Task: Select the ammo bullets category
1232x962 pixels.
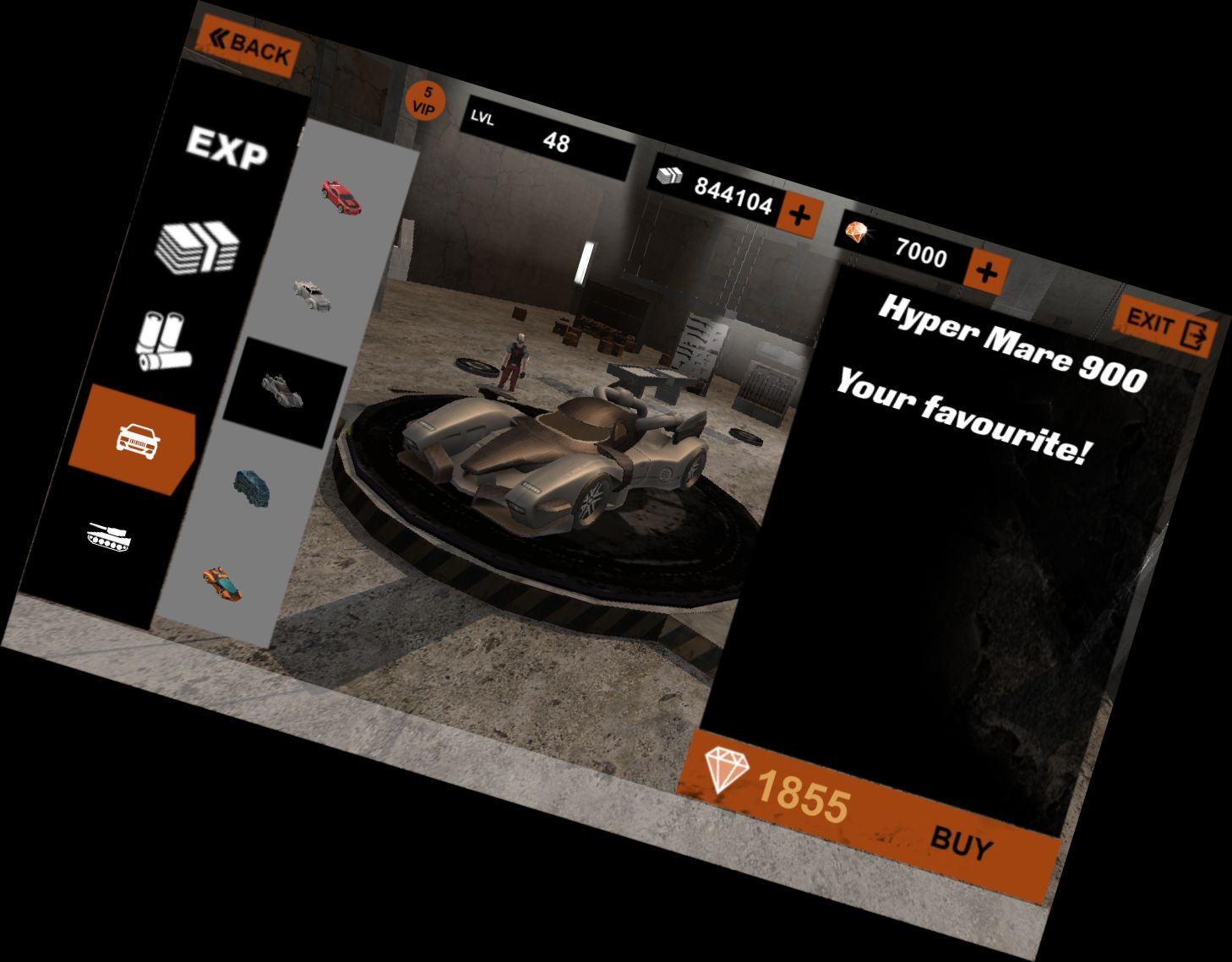Action: tap(165, 342)
